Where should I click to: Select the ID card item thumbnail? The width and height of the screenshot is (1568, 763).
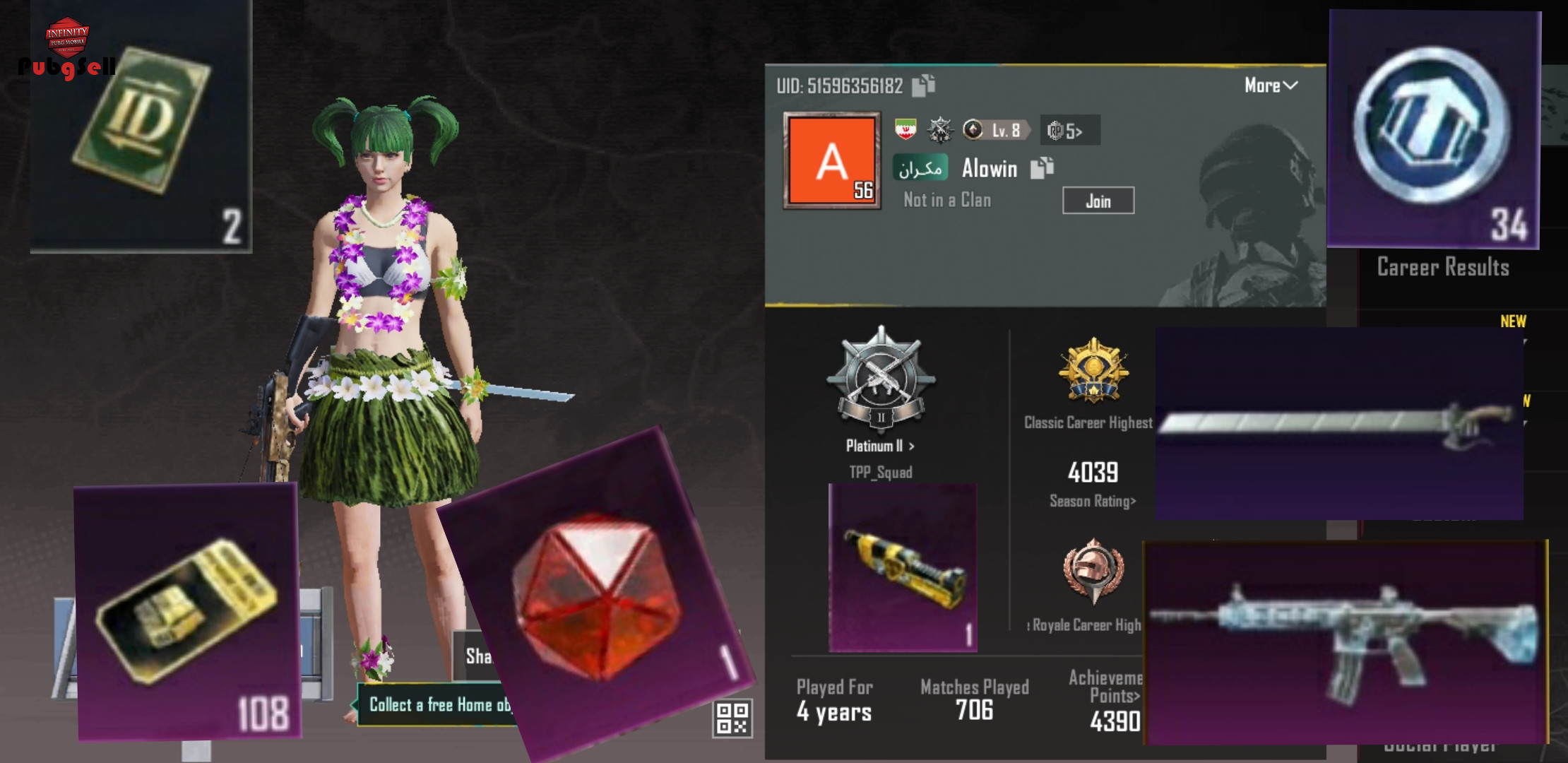(x=141, y=126)
